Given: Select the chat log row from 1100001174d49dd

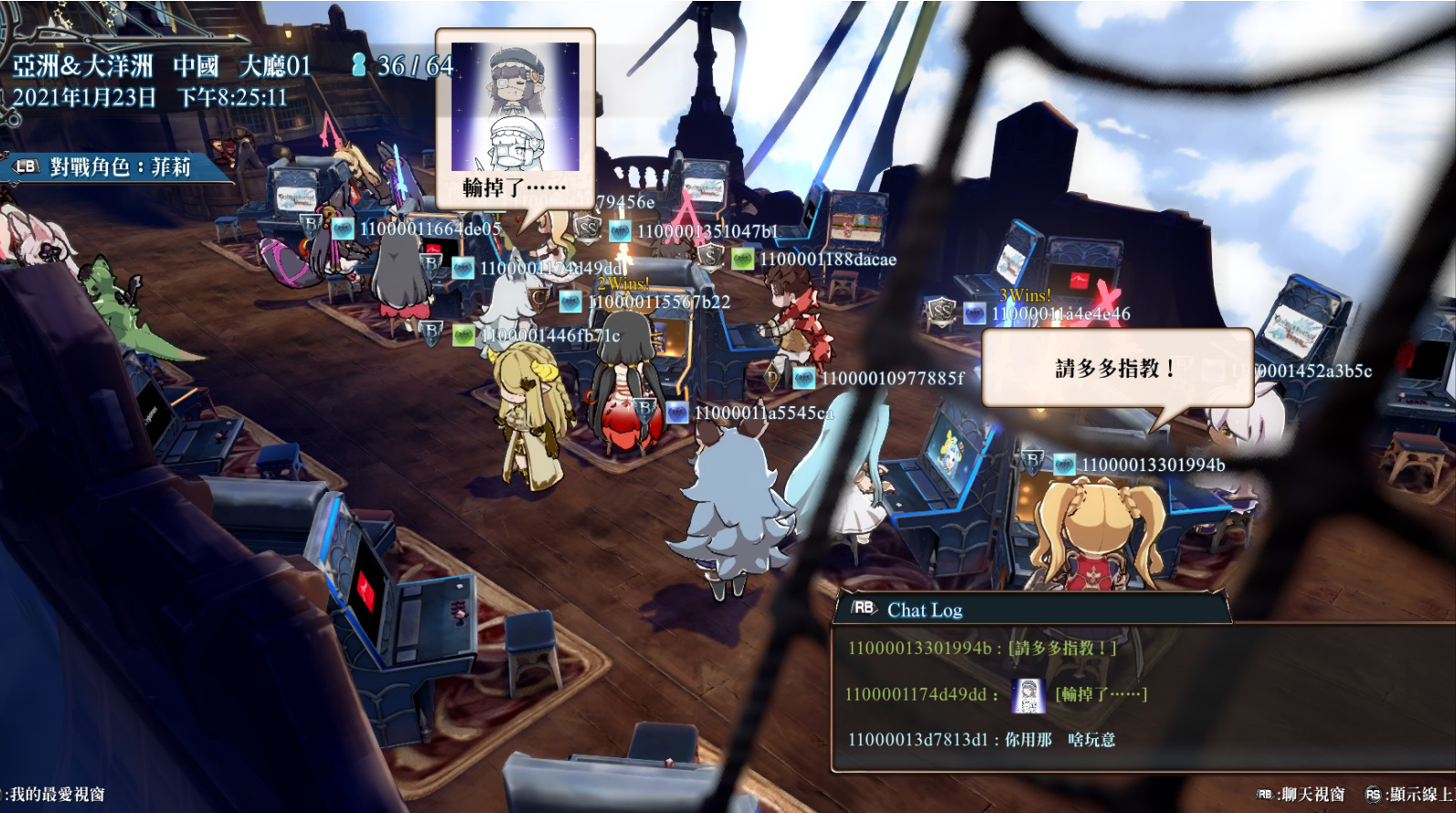Looking at the screenshot, I should (994, 695).
